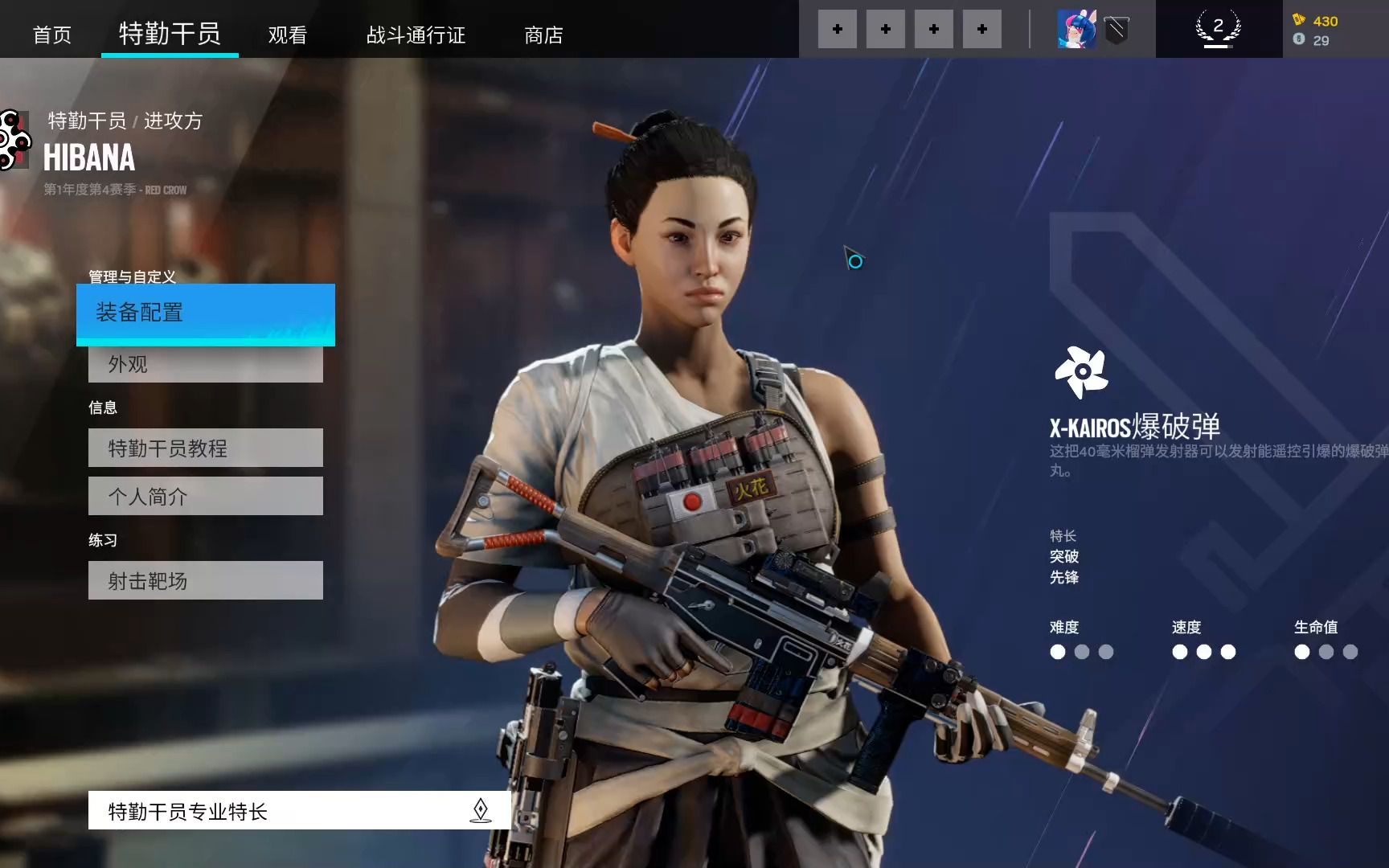Screen dimensions: 1389x868
Task: Click the player avatar portrait
Action: [x=1076, y=30]
